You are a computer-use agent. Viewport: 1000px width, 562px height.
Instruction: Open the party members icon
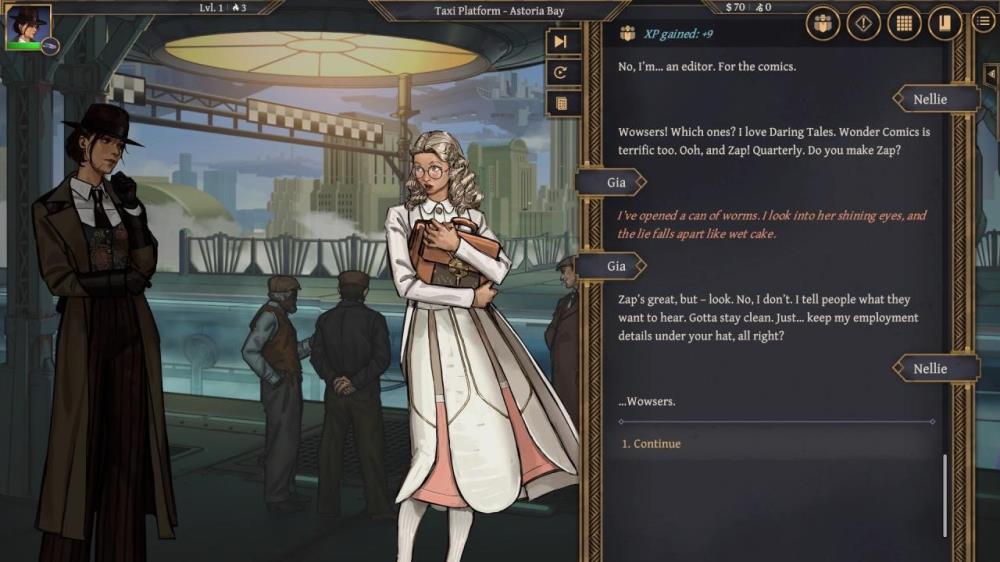point(823,24)
